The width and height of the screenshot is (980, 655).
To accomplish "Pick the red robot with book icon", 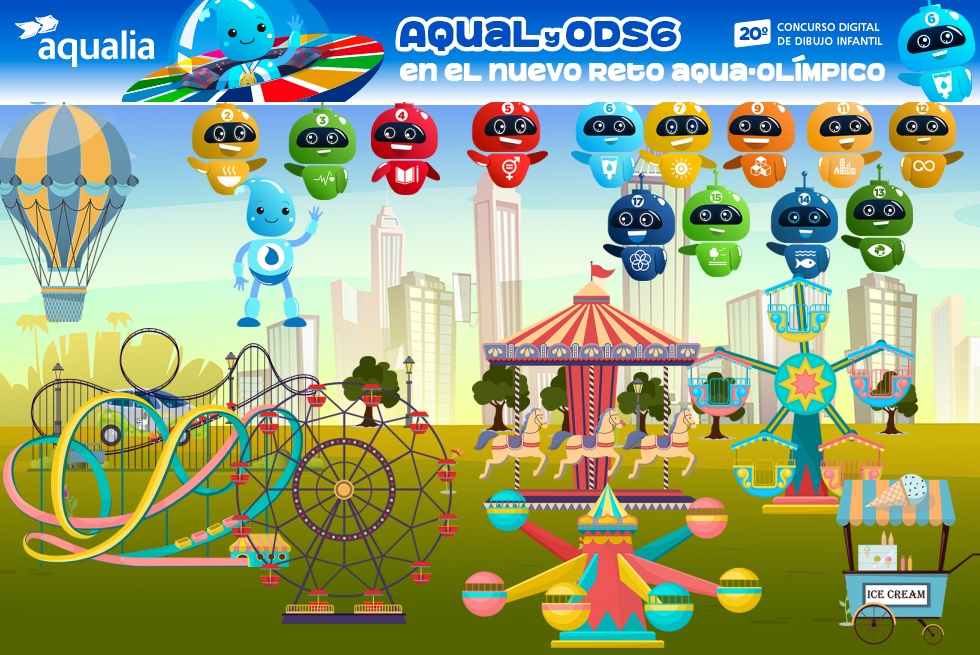I will [404, 146].
